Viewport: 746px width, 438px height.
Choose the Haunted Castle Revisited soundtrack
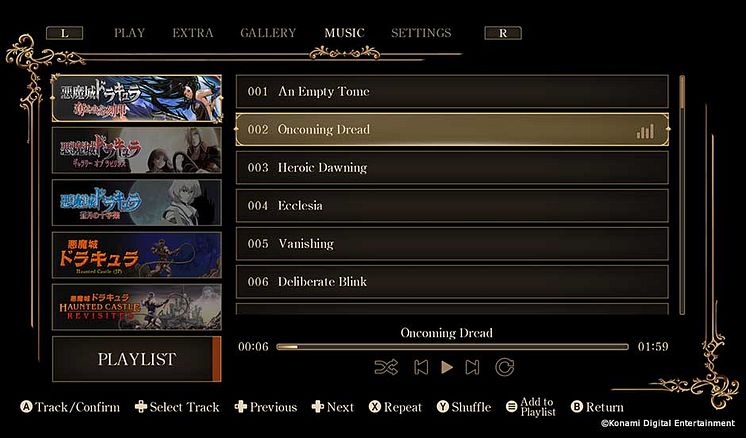coord(137,306)
